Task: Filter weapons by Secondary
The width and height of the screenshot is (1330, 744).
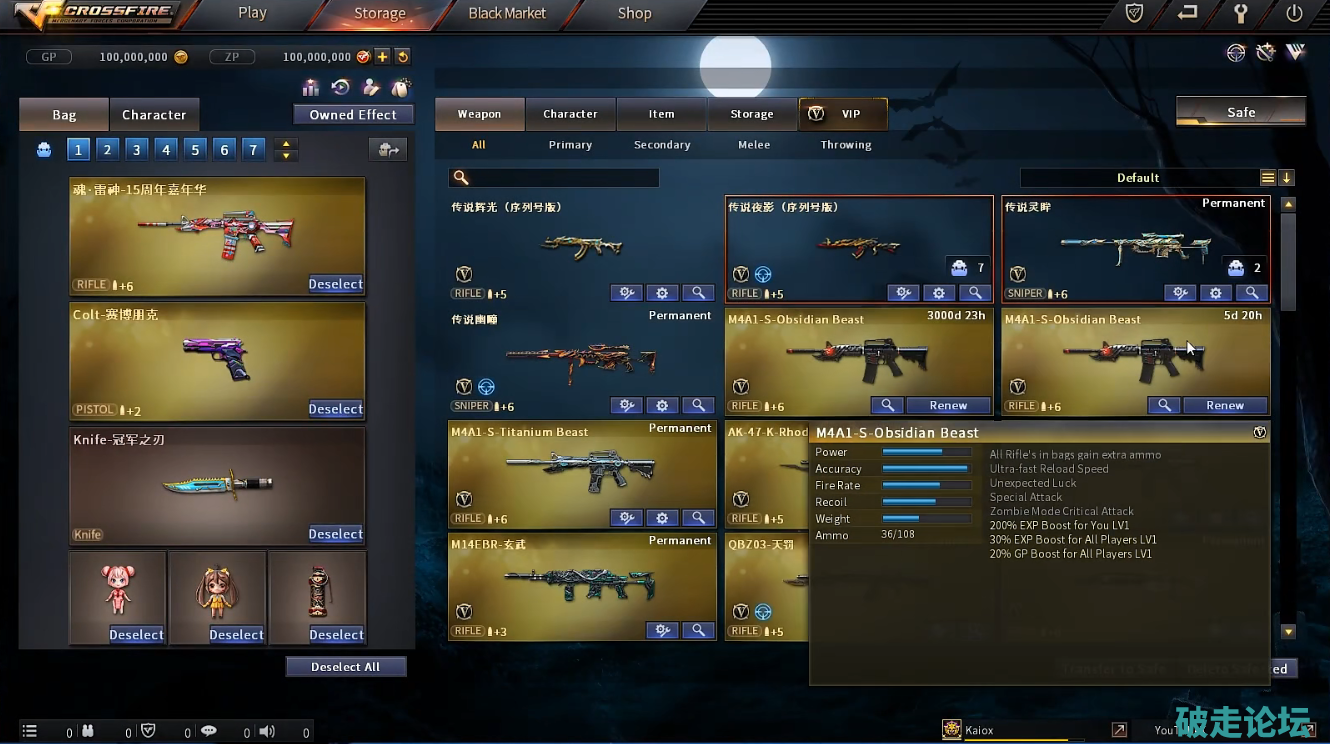Action: [x=662, y=145]
